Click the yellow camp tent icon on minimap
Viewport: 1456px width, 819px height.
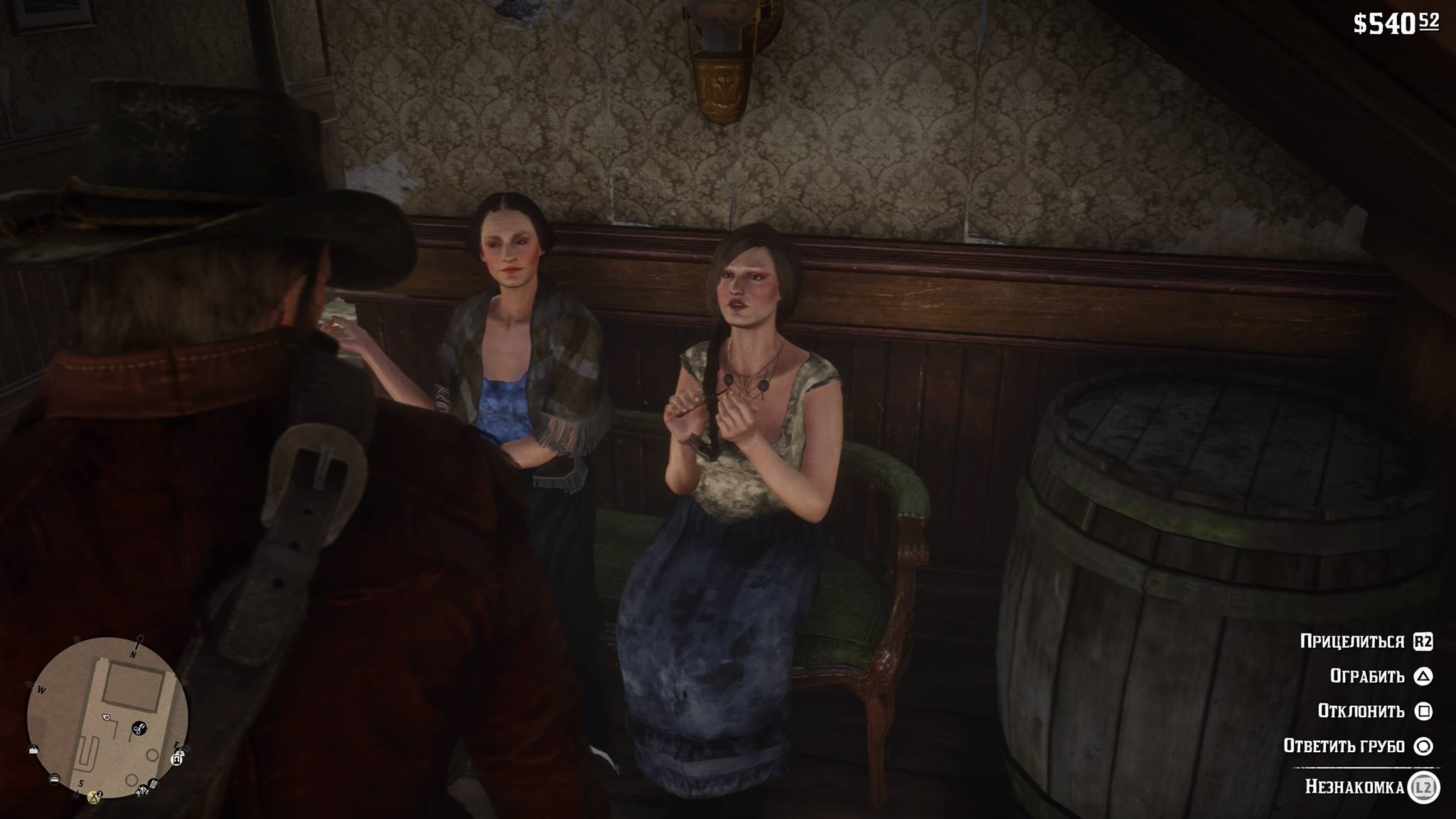(x=95, y=797)
